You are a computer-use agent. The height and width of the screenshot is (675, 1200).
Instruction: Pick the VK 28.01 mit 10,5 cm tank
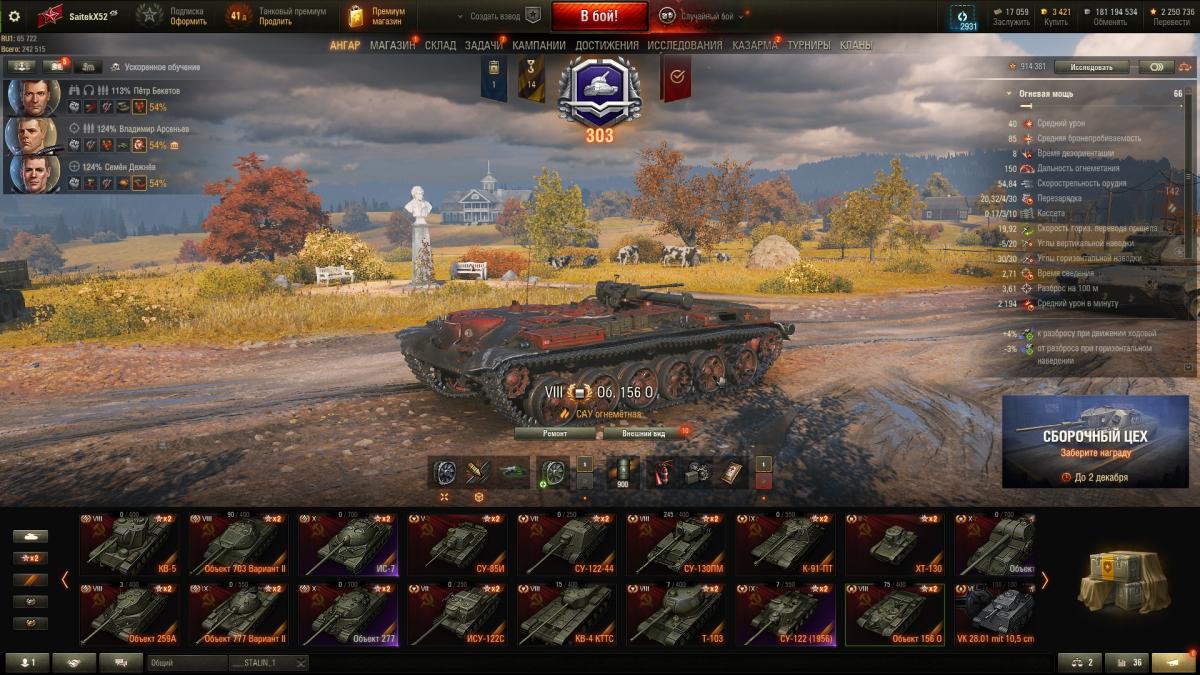pyautogui.click(x=994, y=614)
